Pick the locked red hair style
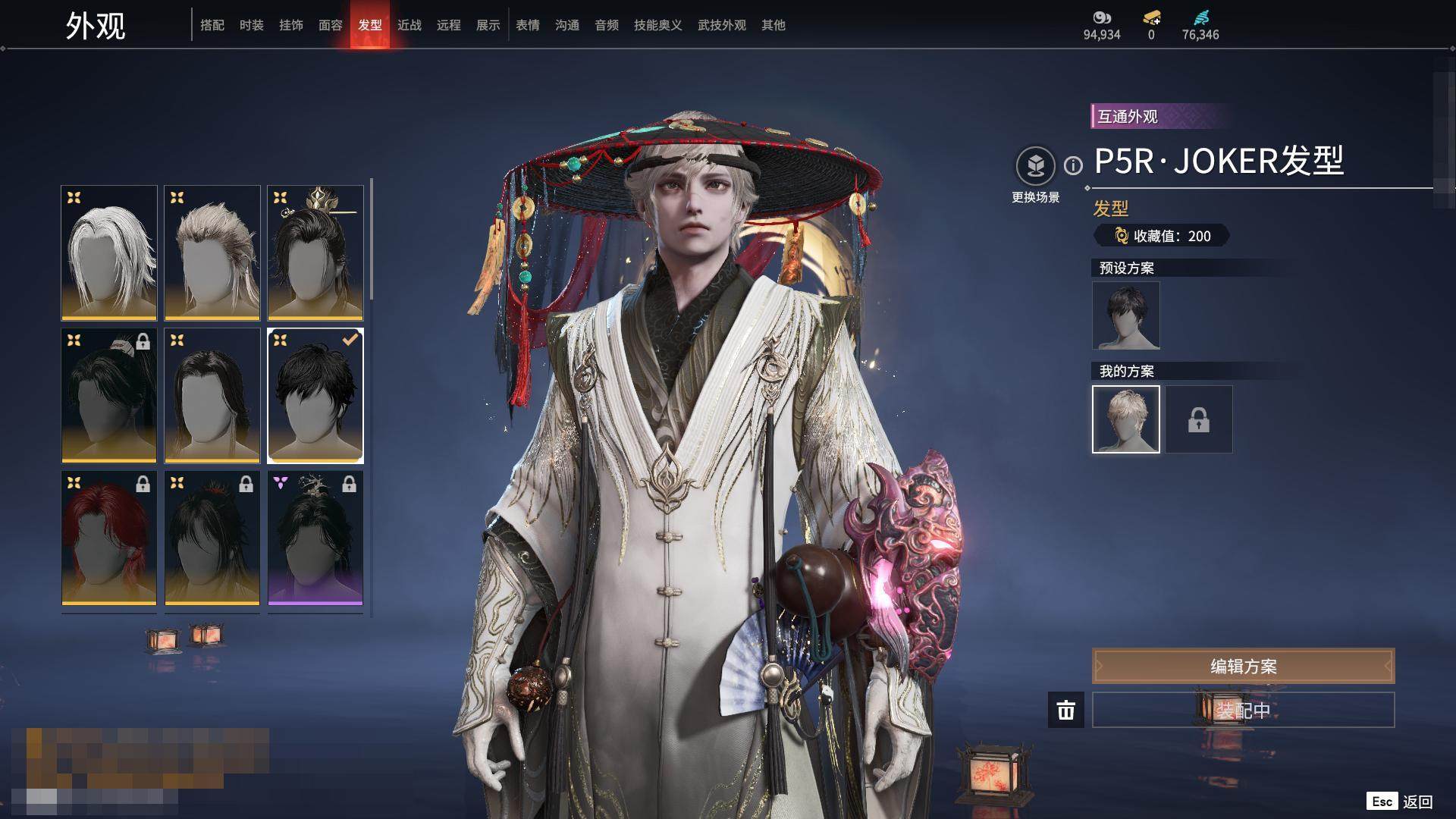 point(109,538)
